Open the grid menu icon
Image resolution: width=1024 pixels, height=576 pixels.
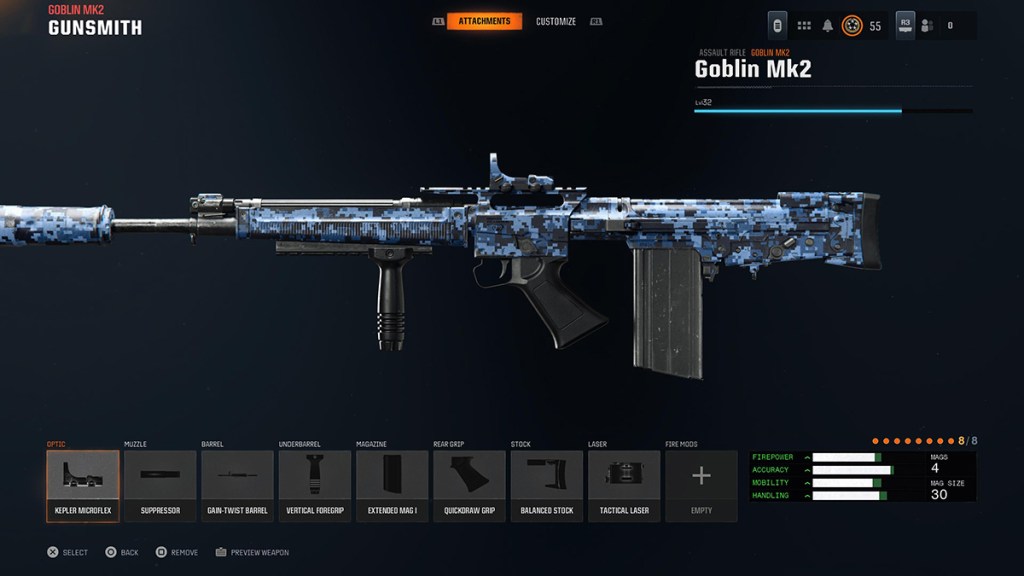(804, 25)
